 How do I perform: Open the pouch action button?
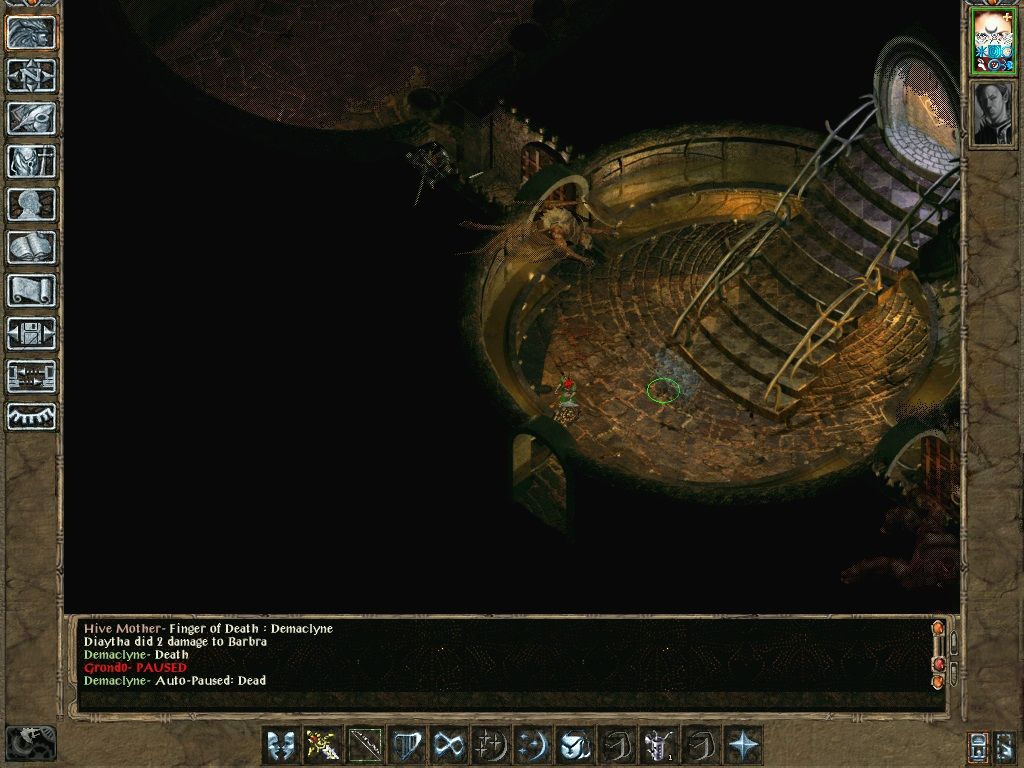[x=575, y=745]
